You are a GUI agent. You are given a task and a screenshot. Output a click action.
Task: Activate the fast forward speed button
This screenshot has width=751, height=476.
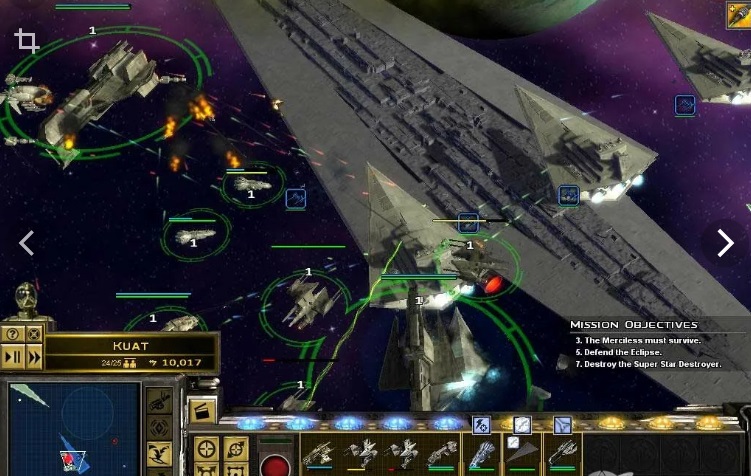34,356
